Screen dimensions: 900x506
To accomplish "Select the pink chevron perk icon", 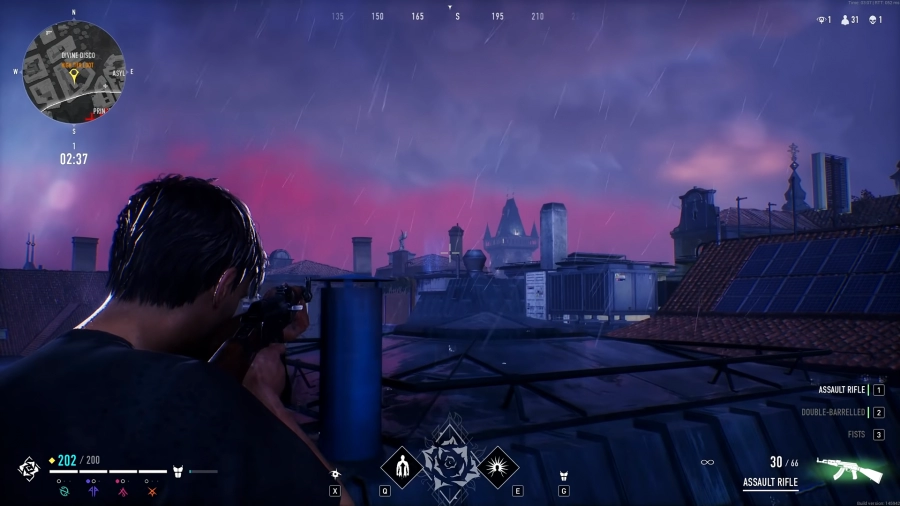I will tap(122, 491).
